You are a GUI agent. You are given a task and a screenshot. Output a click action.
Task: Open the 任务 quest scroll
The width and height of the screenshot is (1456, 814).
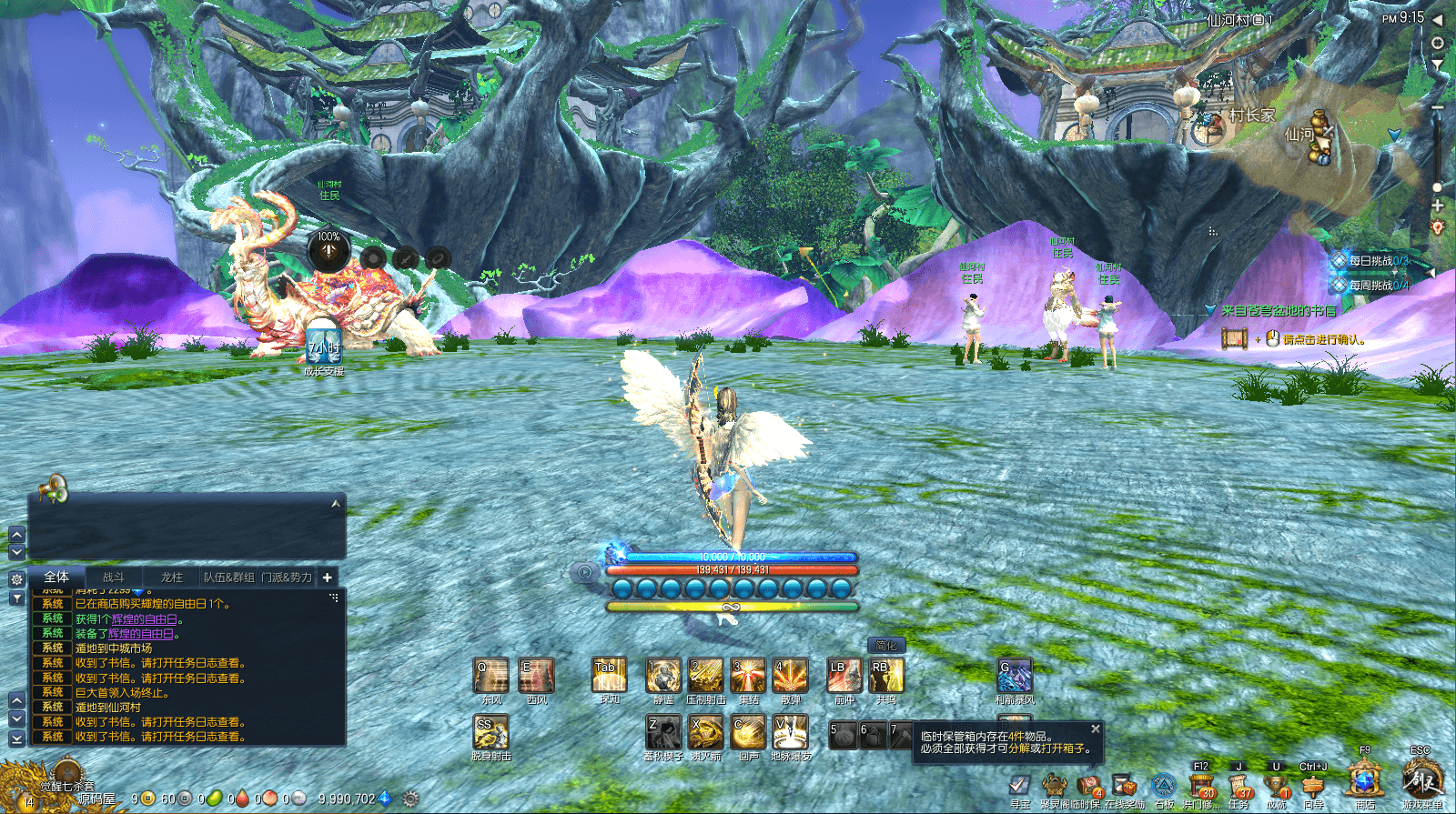(1239, 786)
